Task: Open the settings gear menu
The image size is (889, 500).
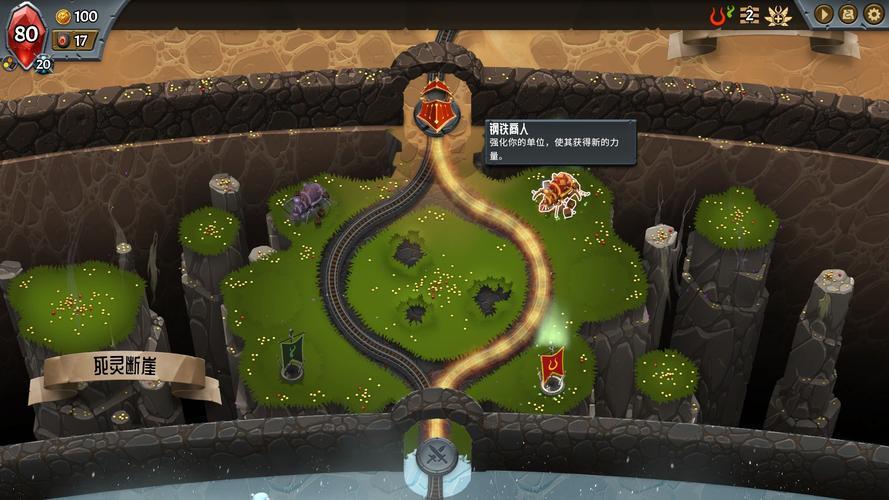Action: 874,14
